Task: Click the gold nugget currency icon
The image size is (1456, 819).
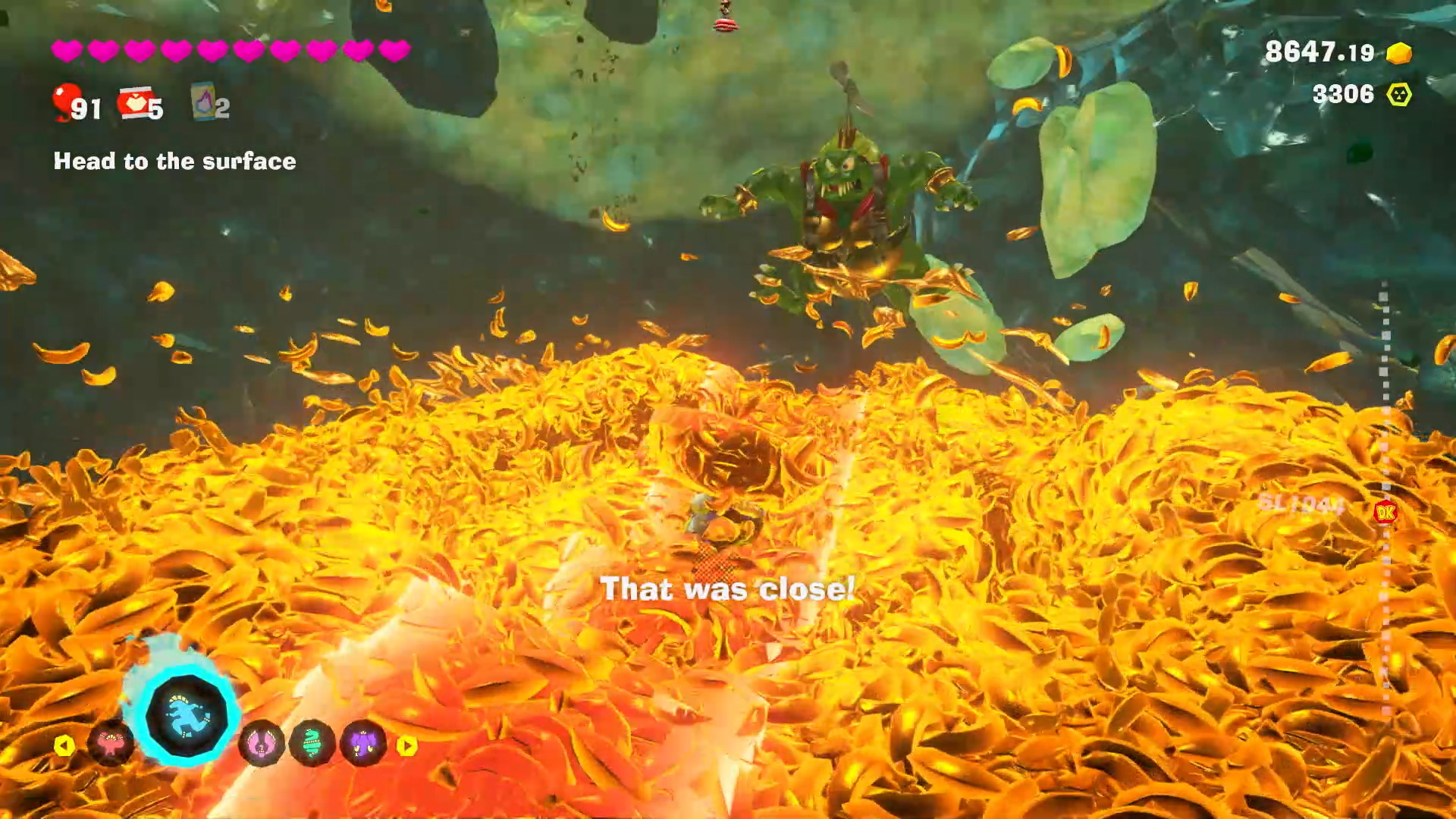Action: [x=1399, y=53]
